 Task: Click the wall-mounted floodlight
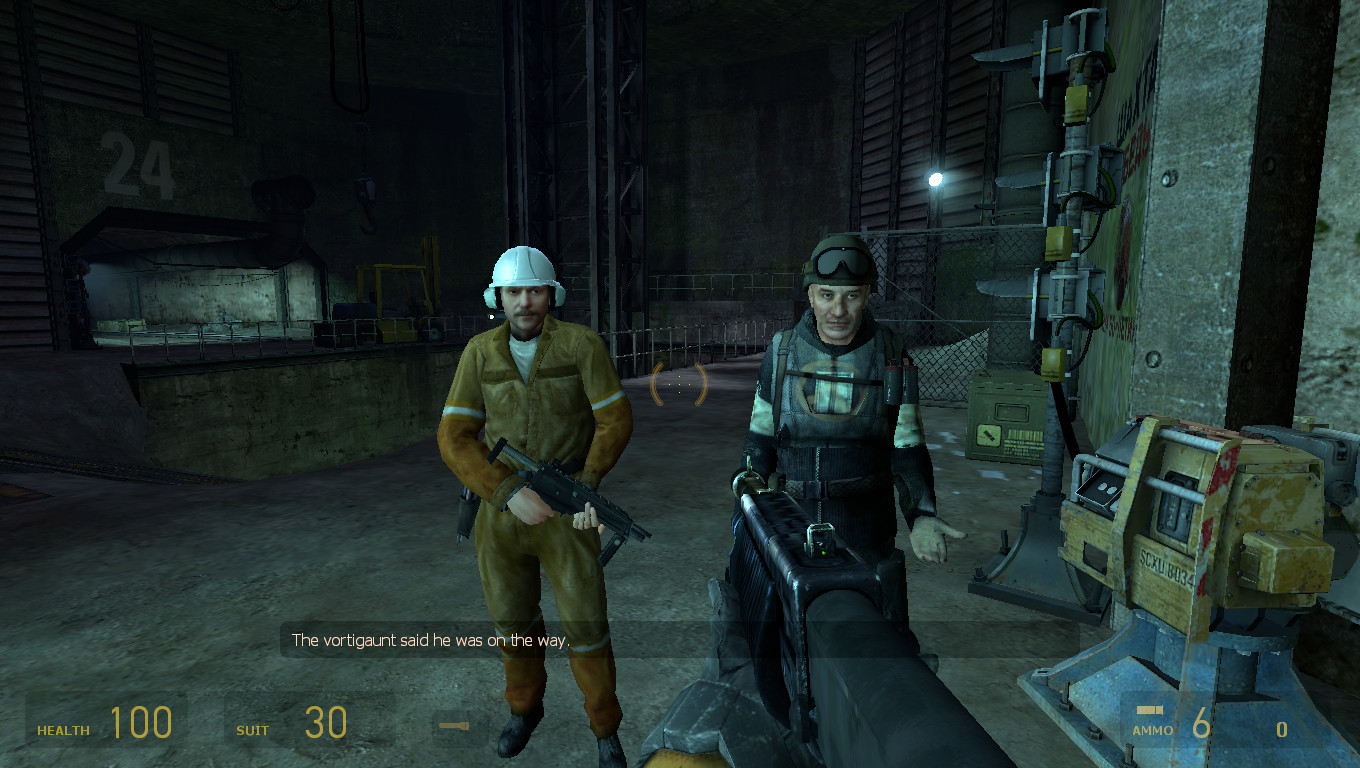pos(934,177)
